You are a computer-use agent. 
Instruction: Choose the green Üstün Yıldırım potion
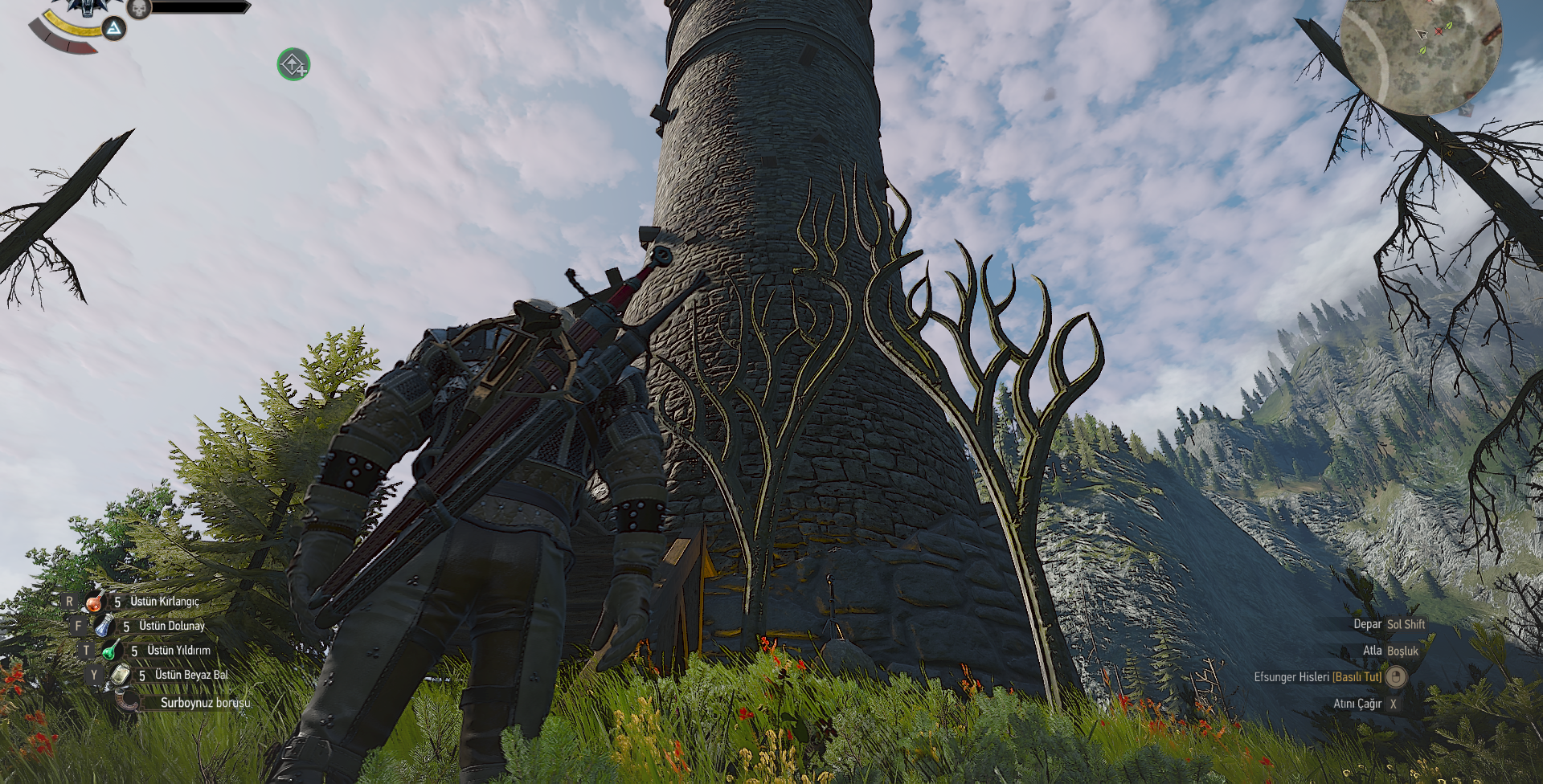tap(111, 650)
